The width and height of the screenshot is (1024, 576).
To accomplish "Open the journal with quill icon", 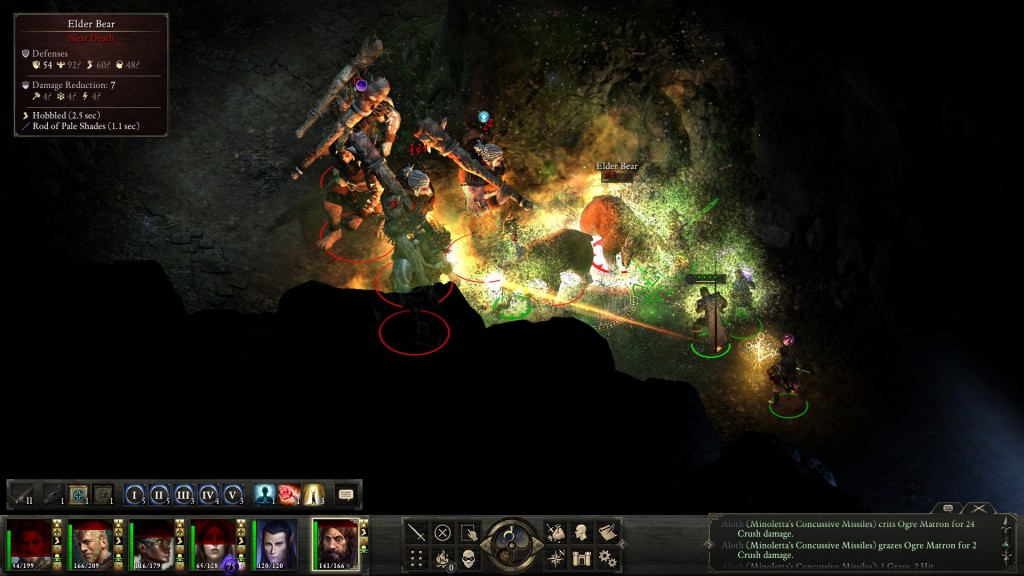I will 607,532.
